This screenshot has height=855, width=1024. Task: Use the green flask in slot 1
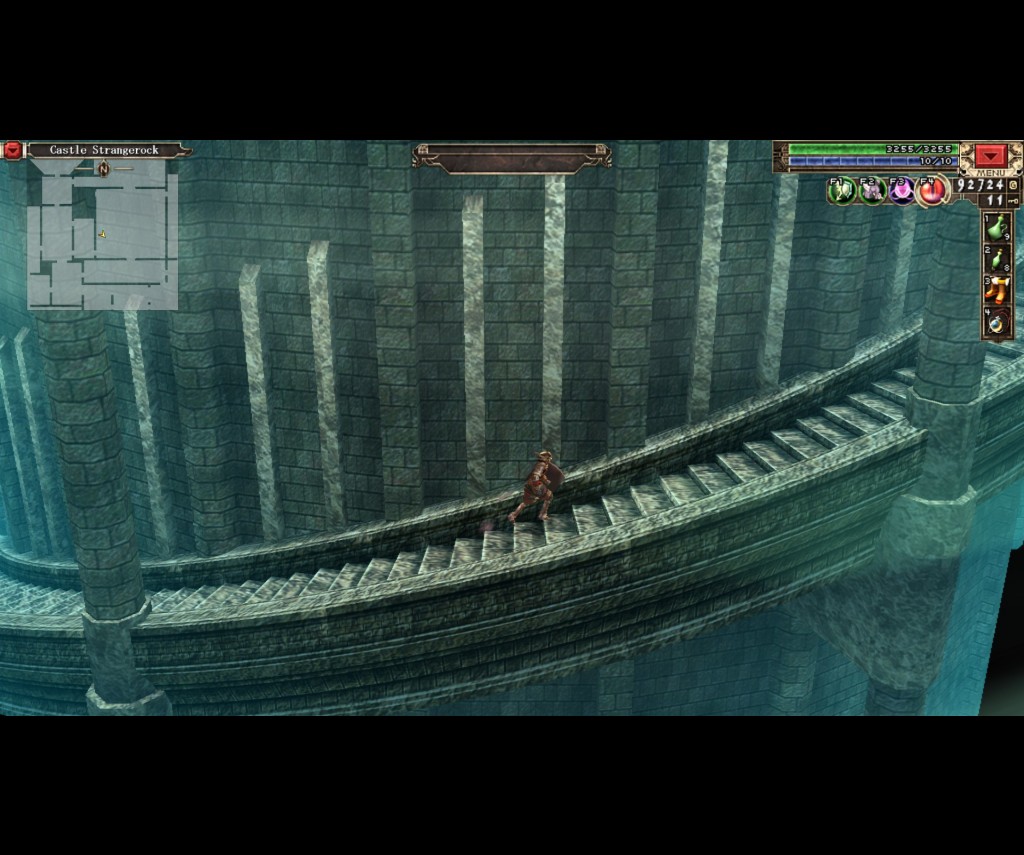[x=997, y=227]
